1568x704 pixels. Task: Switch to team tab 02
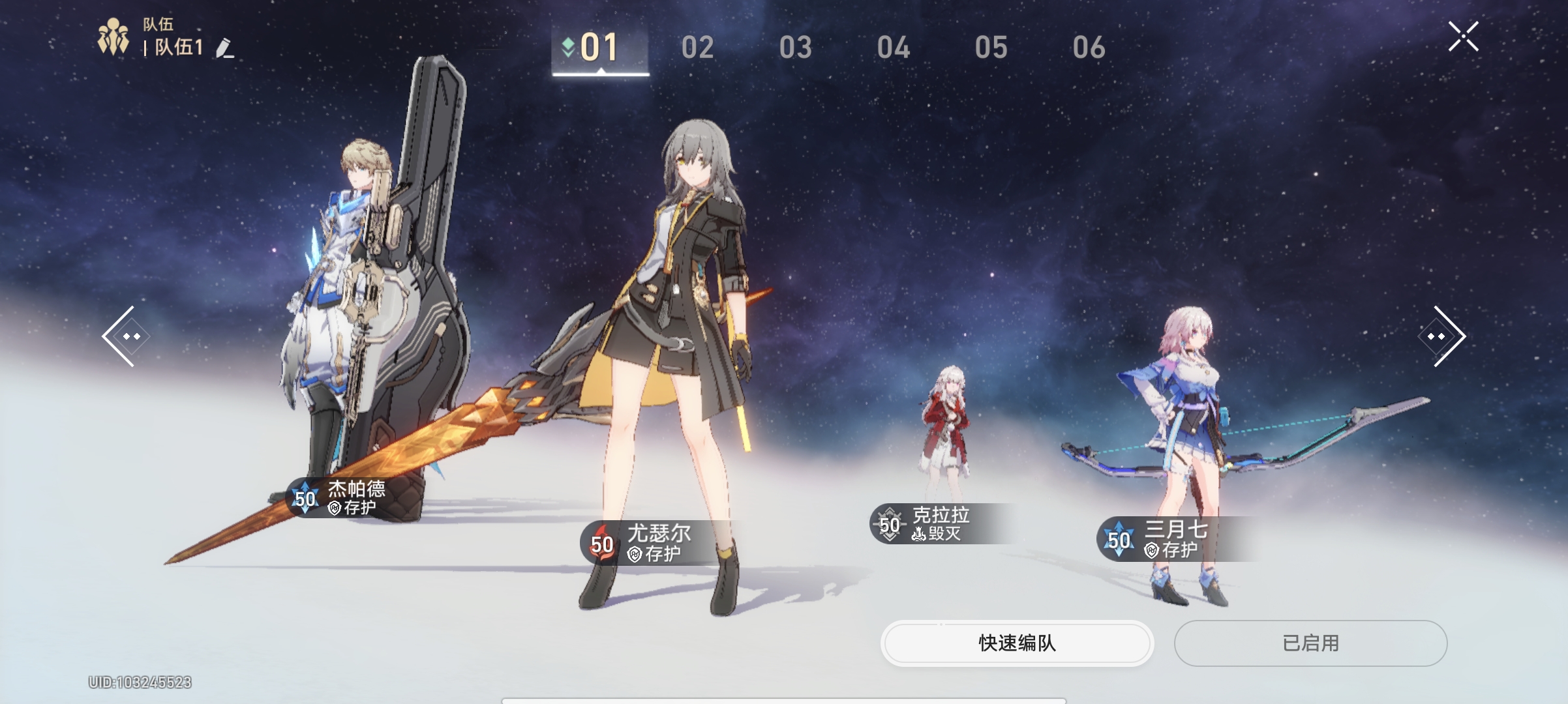697,48
